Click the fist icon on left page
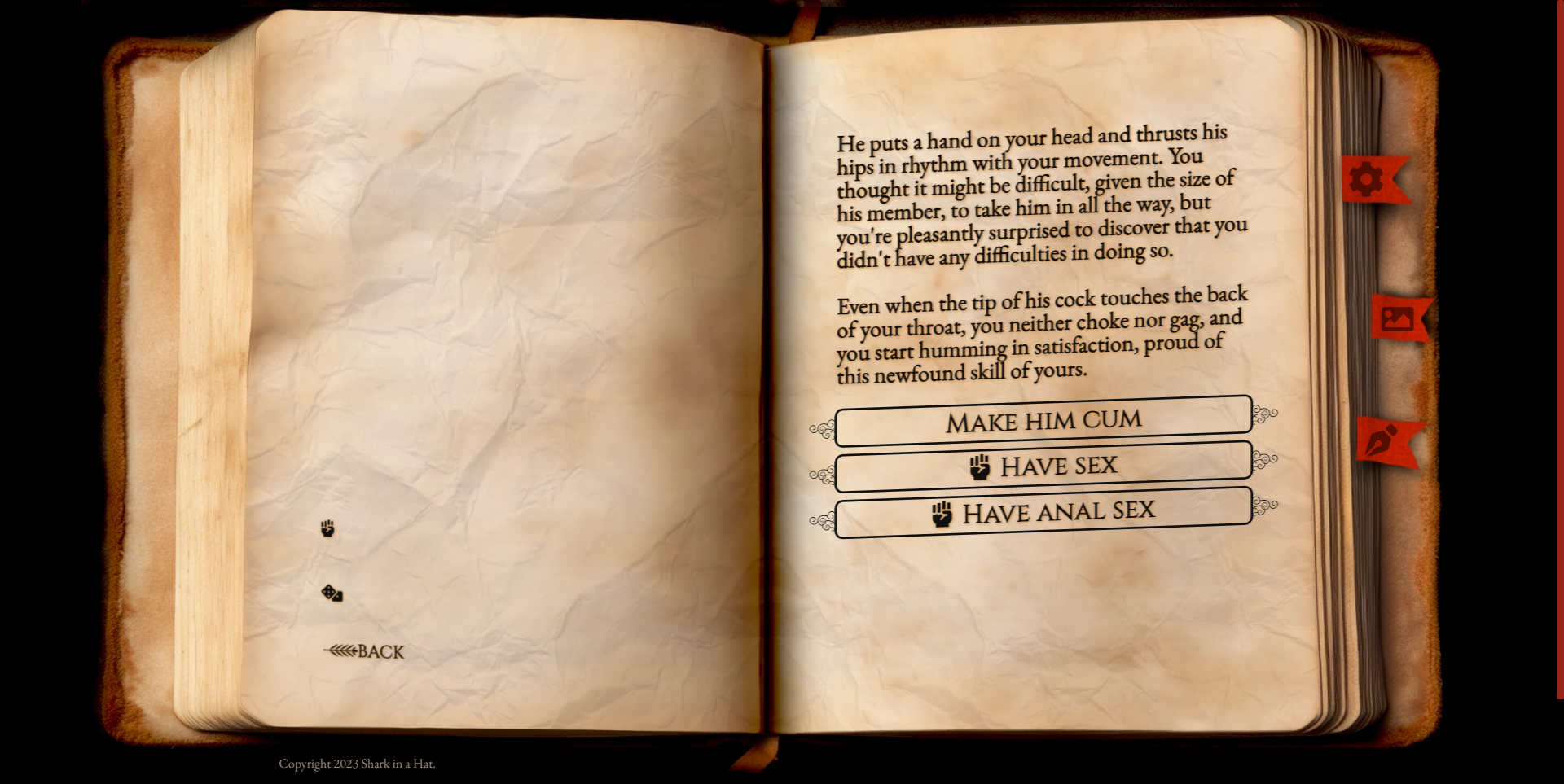The height and width of the screenshot is (784, 1564). point(327,528)
